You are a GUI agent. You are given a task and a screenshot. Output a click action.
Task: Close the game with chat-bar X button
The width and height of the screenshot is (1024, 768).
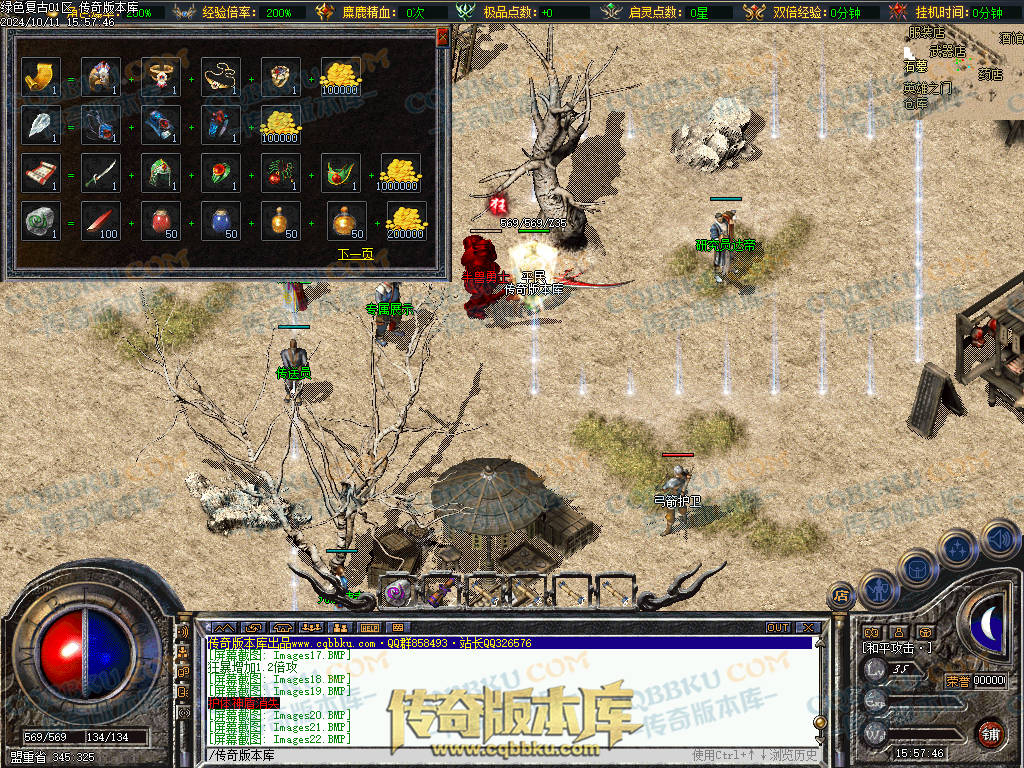coord(808,628)
